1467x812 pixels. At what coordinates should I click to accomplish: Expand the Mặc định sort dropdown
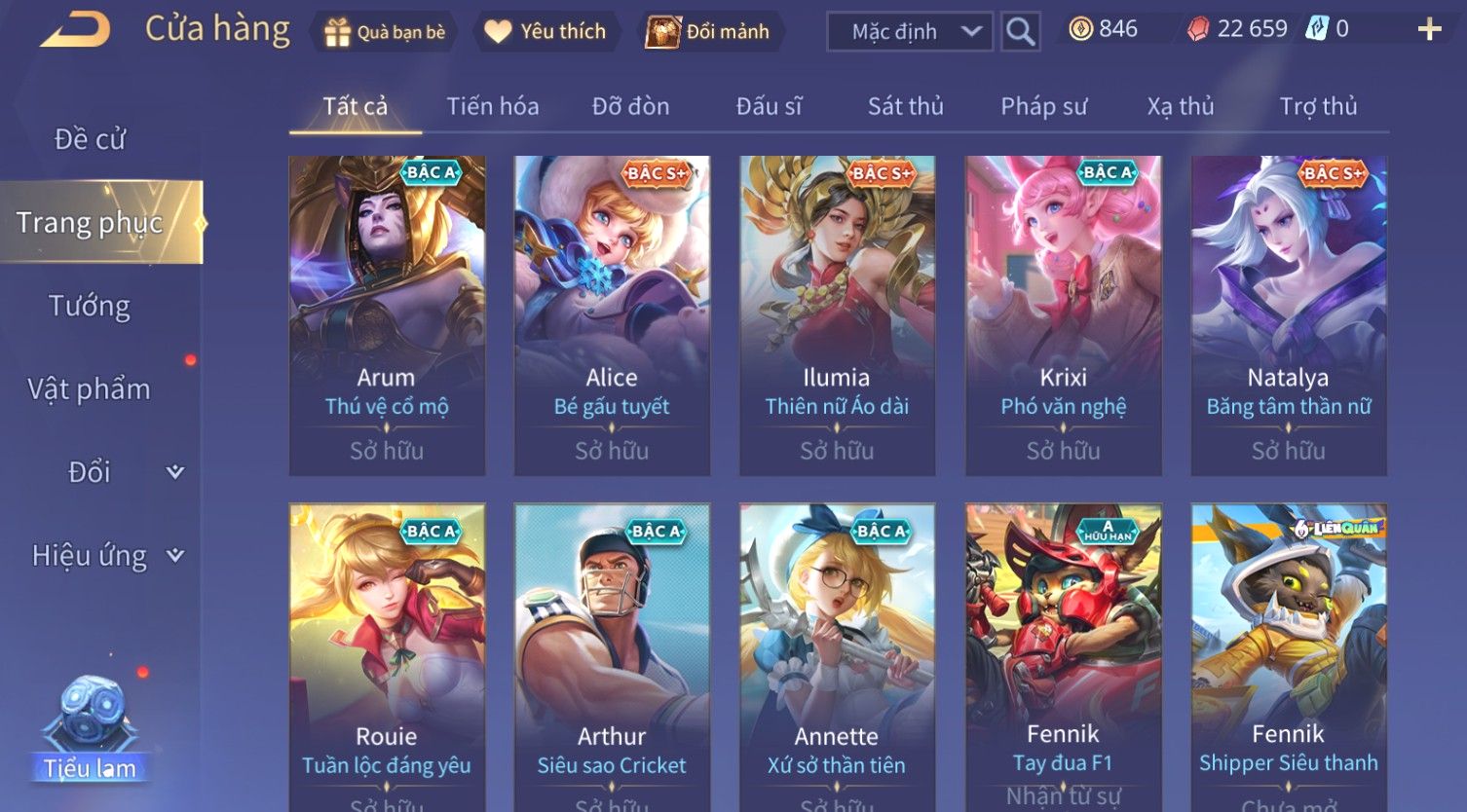click(909, 32)
